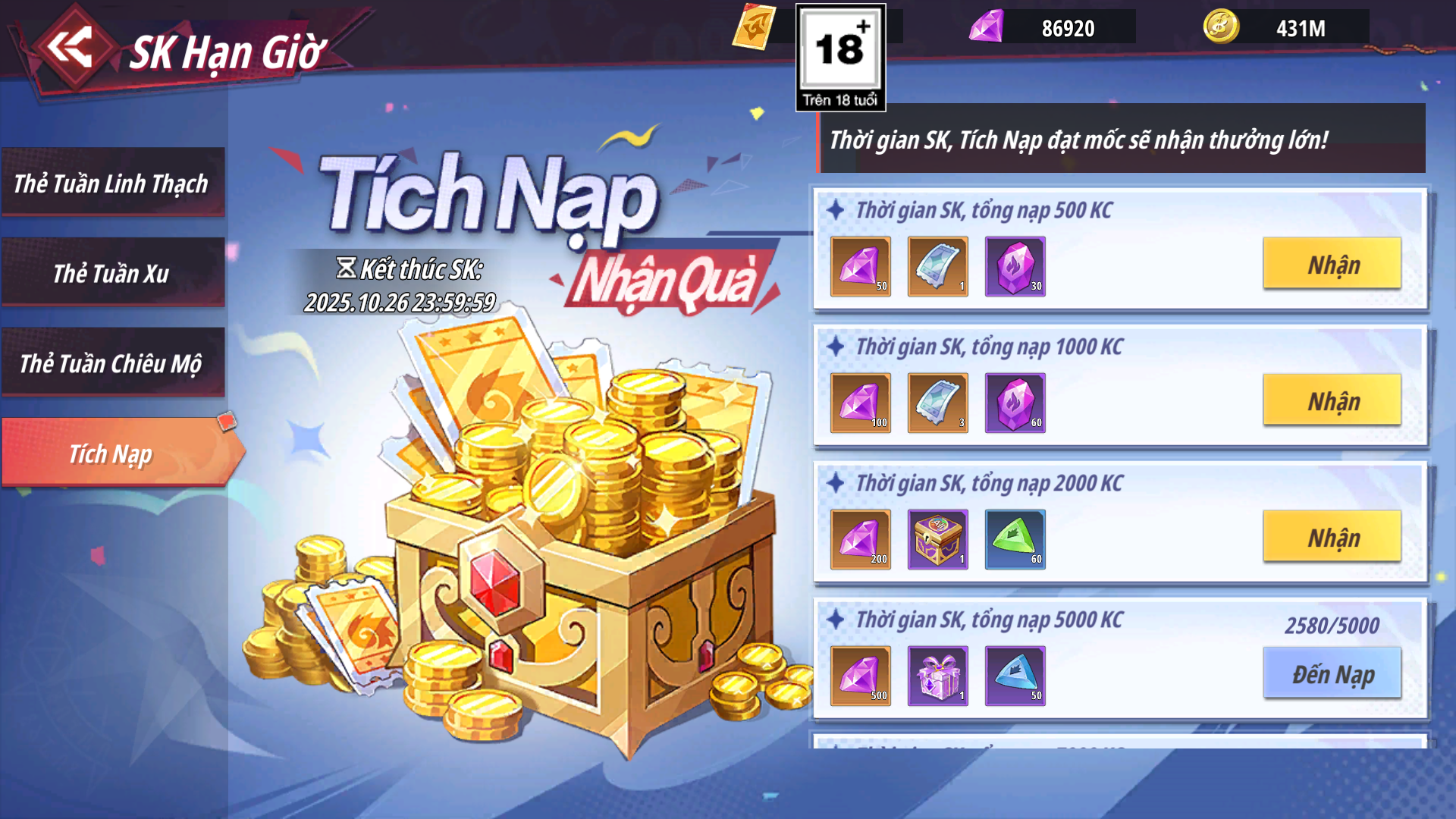Viewport: 1456px width, 819px height.
Task: Inspect the 3 ticket reward in 1000 KC tier
Action: (938, 403)
